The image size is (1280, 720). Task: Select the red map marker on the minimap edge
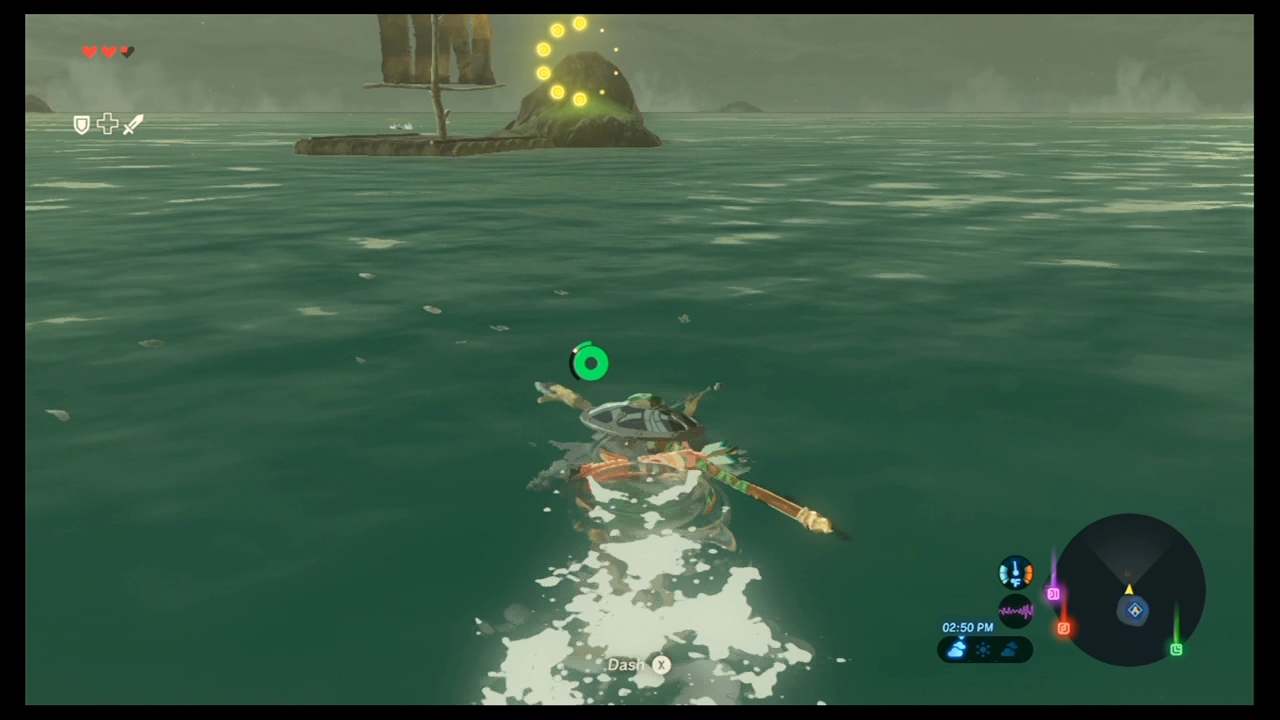pyautogui.click(x=1063, y=628)
